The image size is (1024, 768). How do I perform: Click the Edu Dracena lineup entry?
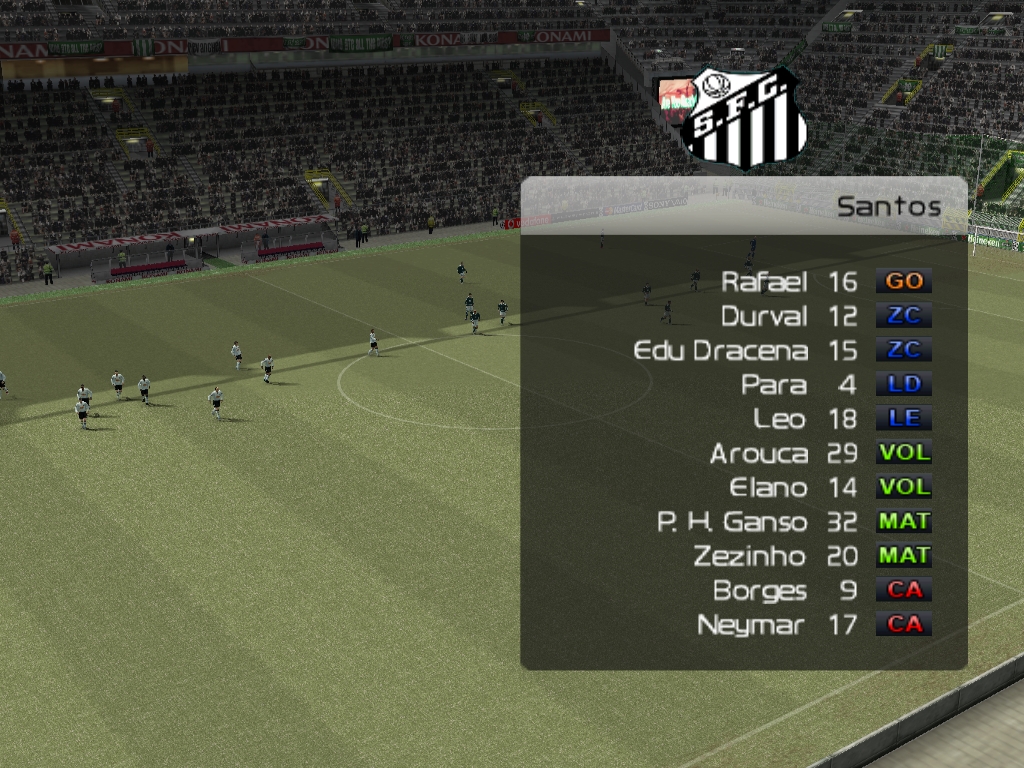click(721, 351)
